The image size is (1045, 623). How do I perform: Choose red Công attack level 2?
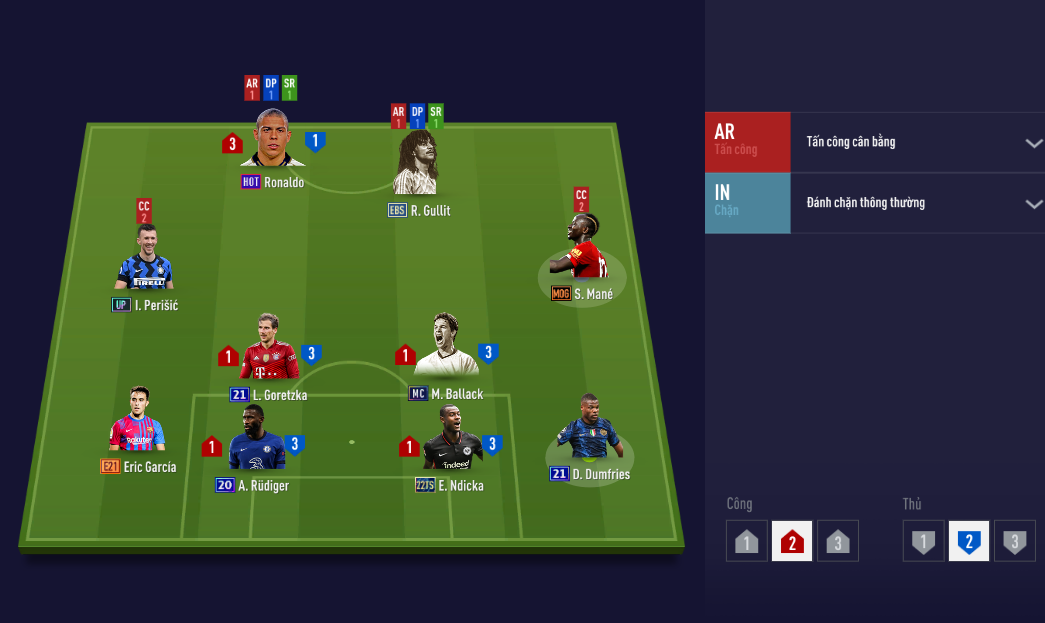tap(792, 542)
